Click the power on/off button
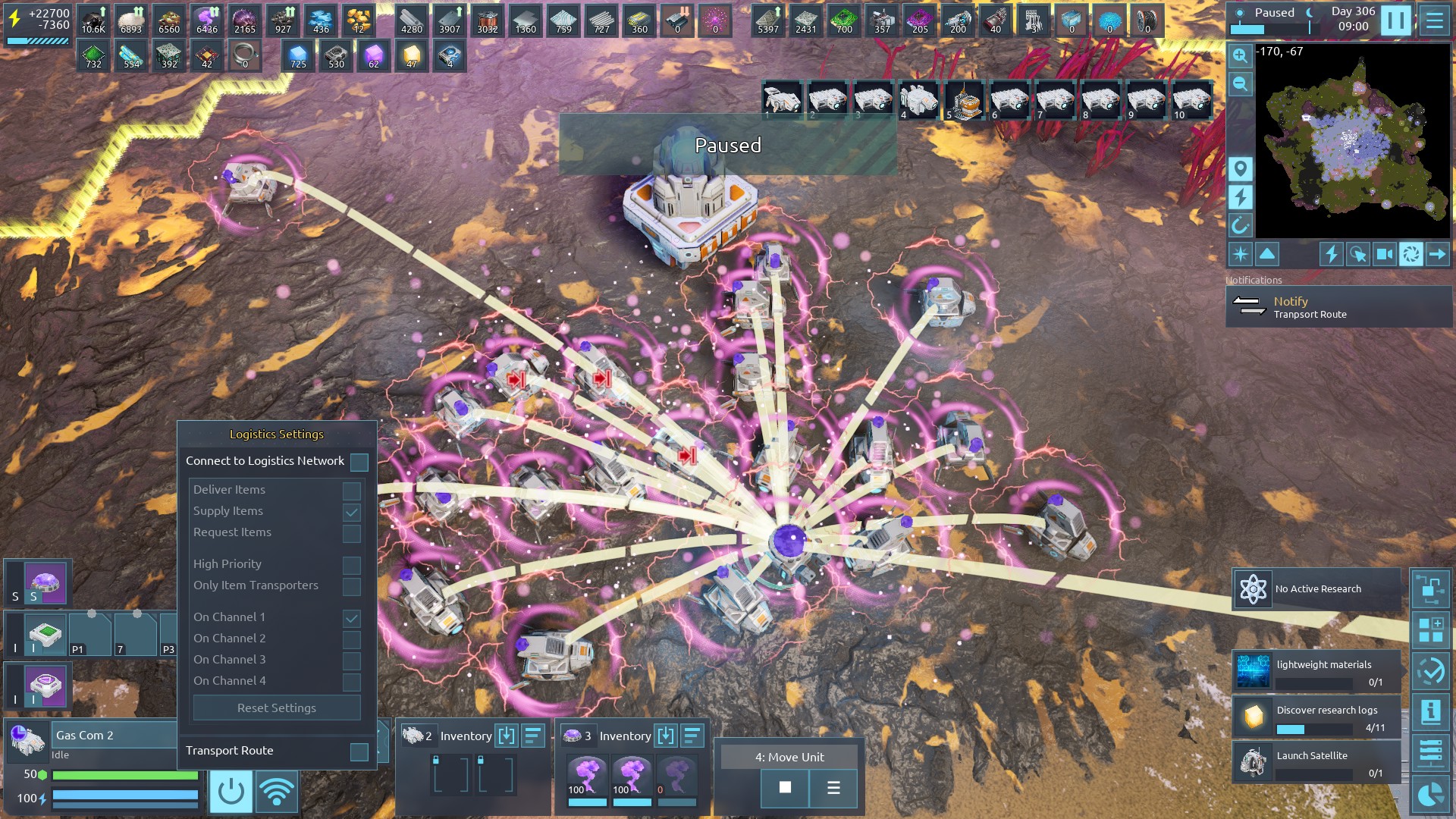The width and height of the screenshot is (1456, 819). click(x=231, y=792)
